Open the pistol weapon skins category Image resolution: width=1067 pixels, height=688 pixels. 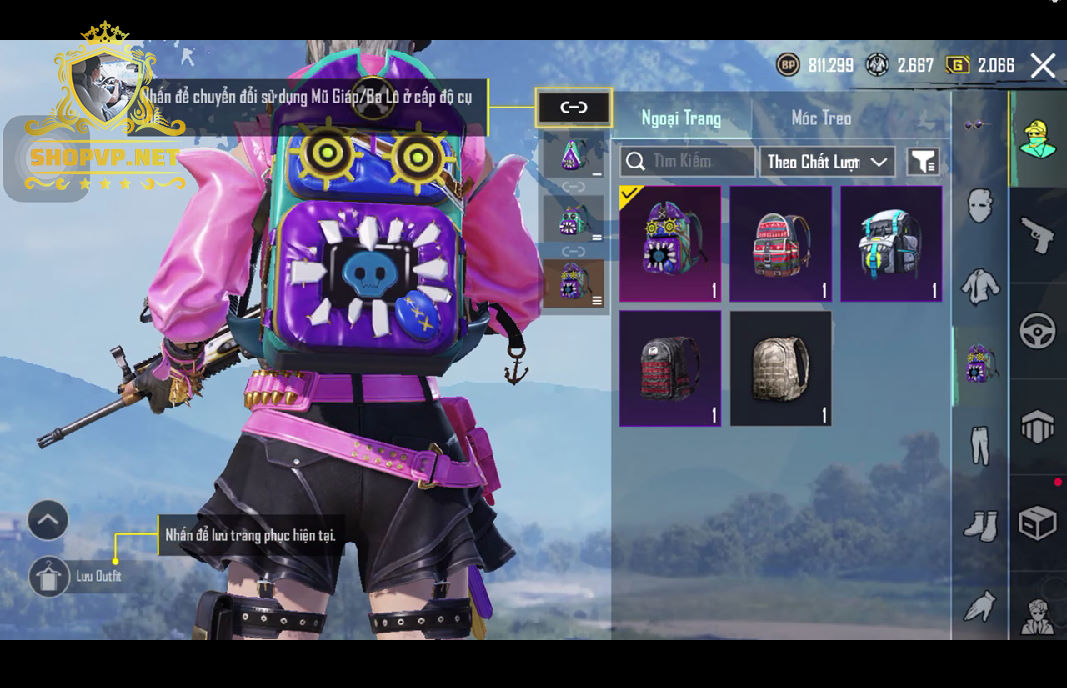(1037, 236)
